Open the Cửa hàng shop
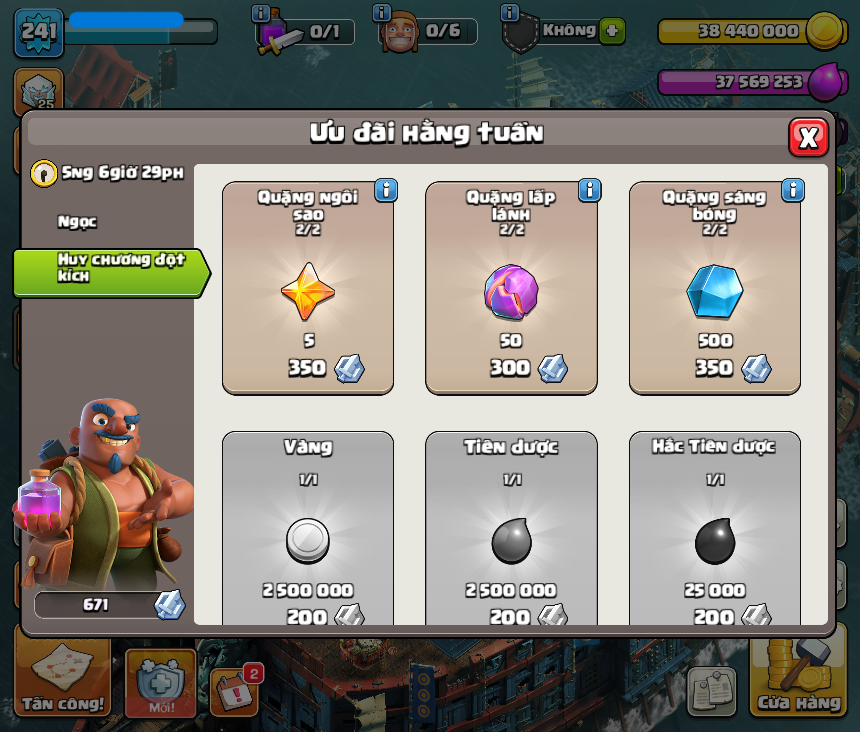Image resolution: width=860 pixels, height=732 pixels. (x=798, y=682)
